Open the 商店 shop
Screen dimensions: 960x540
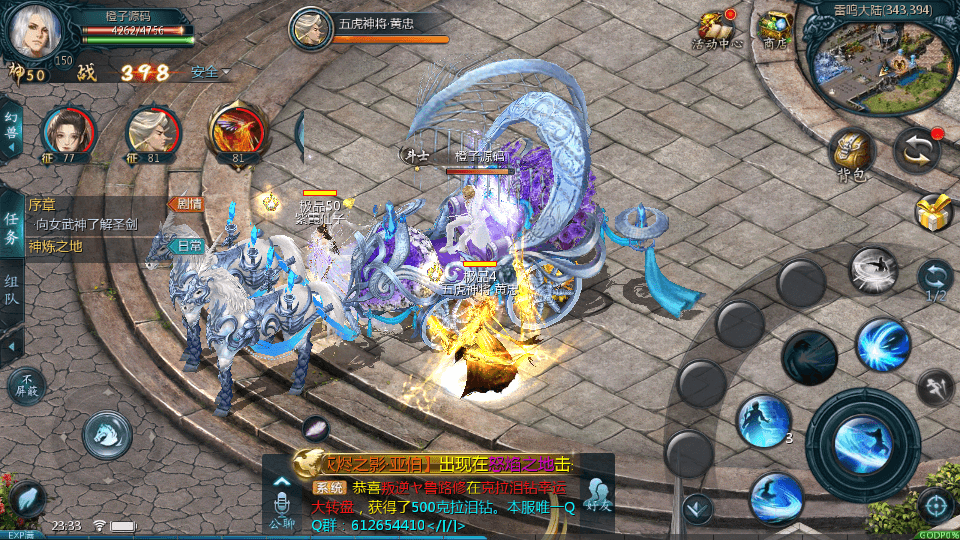point(774,30)
